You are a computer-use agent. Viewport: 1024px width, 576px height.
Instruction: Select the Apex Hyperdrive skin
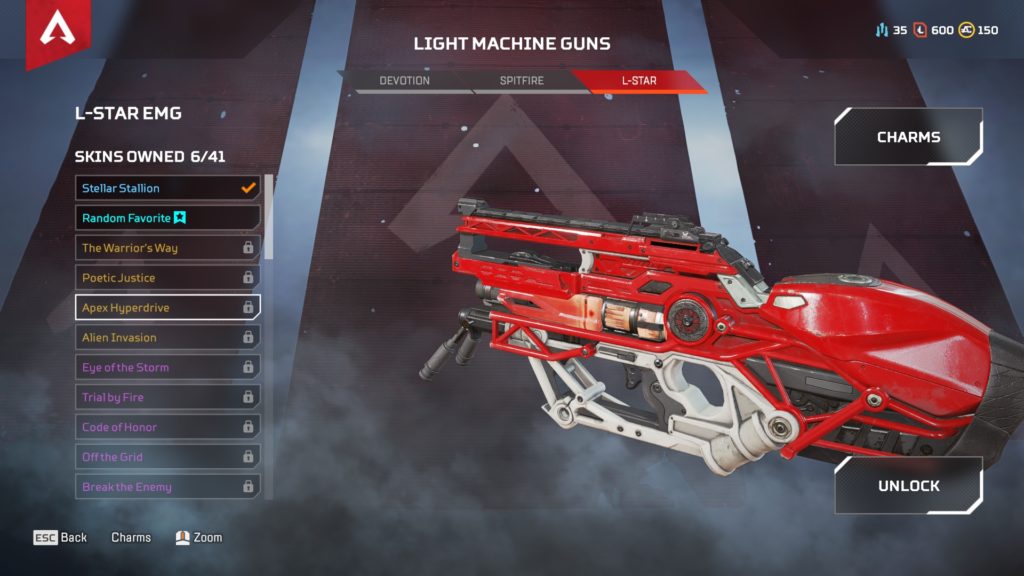coord(167,307)
